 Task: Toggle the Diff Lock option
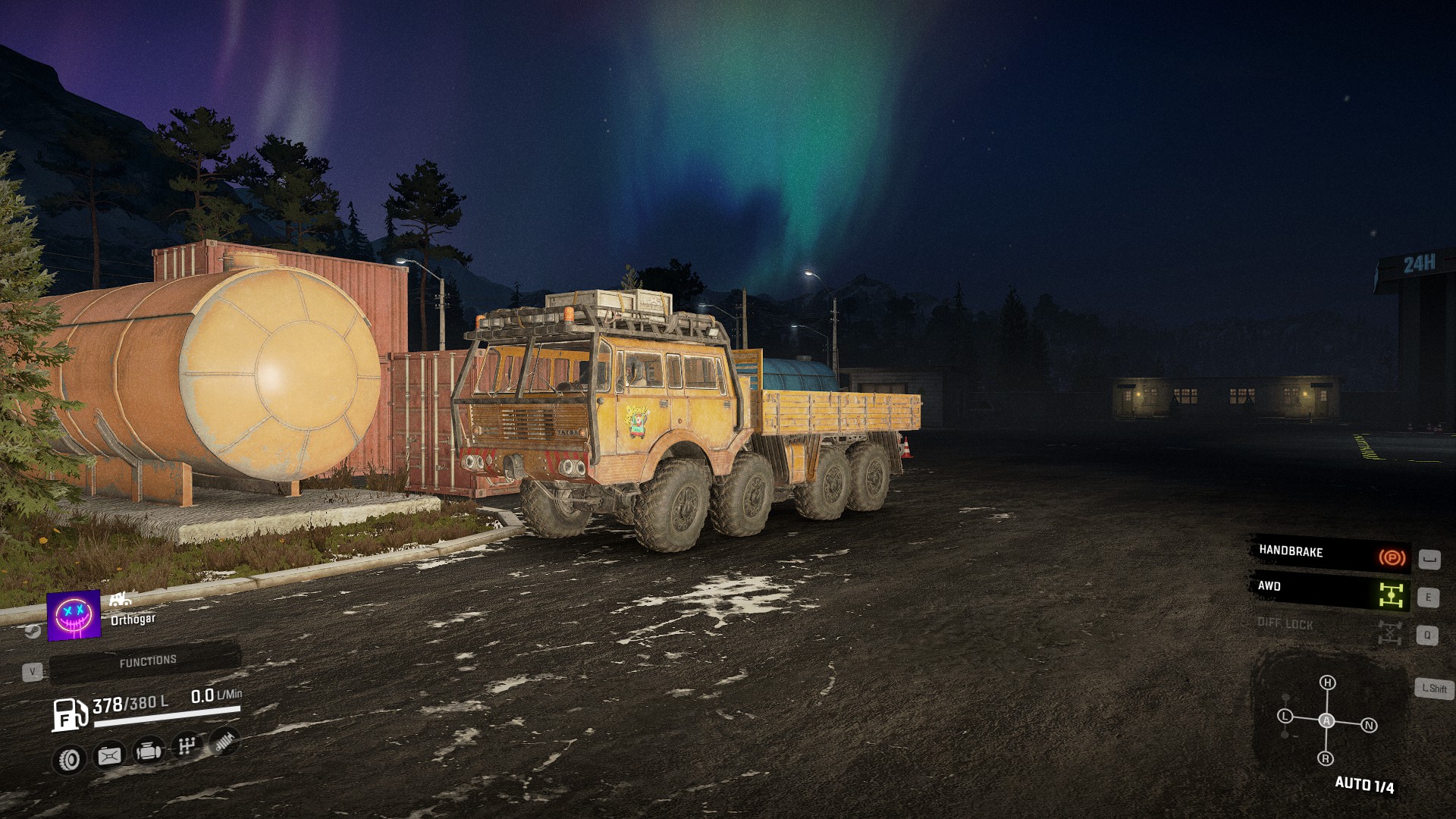pyautogui.click(x=1330, y=626)
